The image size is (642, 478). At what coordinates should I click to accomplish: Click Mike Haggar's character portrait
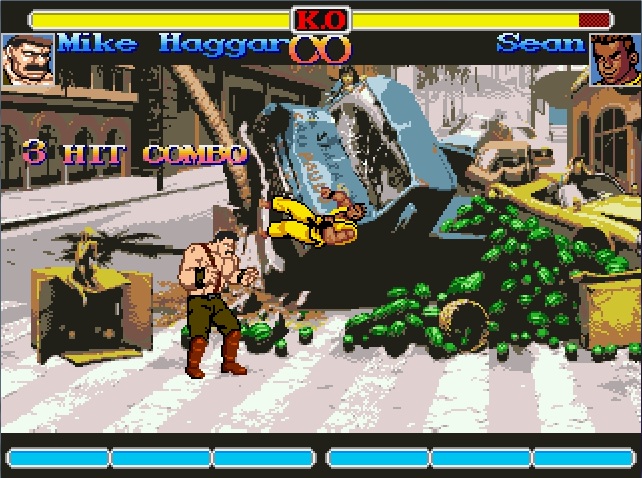(27, 58)
